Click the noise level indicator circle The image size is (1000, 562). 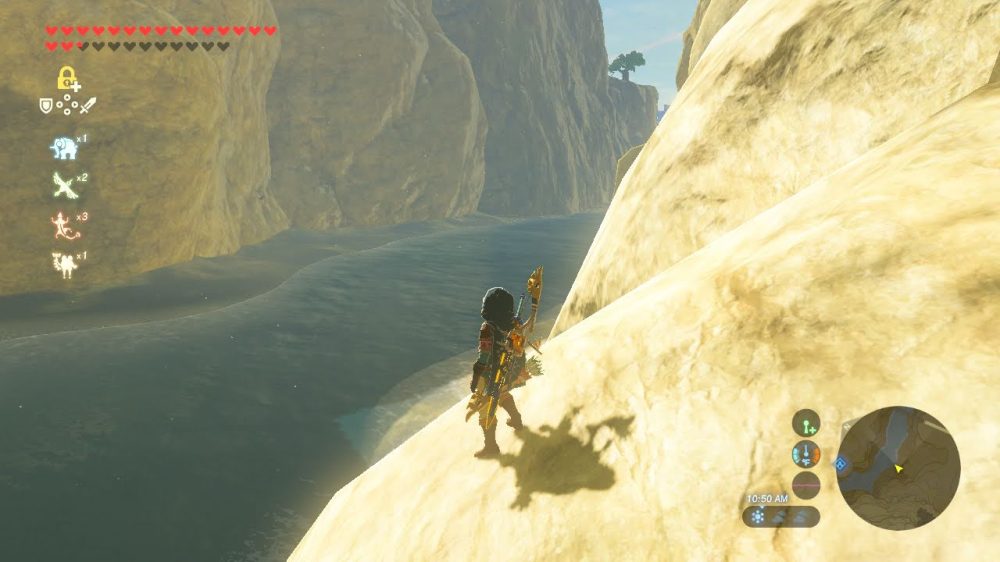coord(806,485)
